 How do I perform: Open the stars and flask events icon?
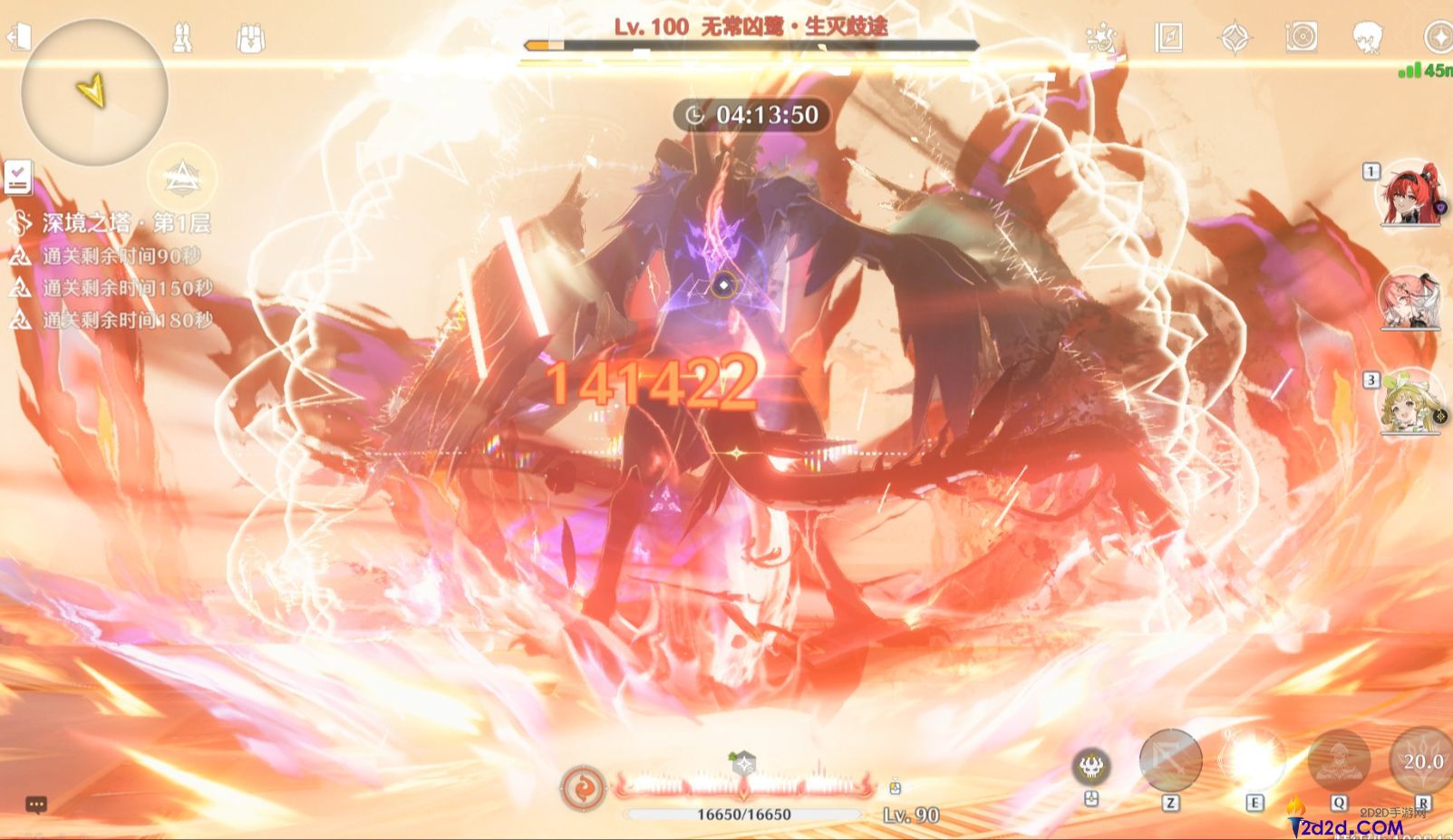1100,38
